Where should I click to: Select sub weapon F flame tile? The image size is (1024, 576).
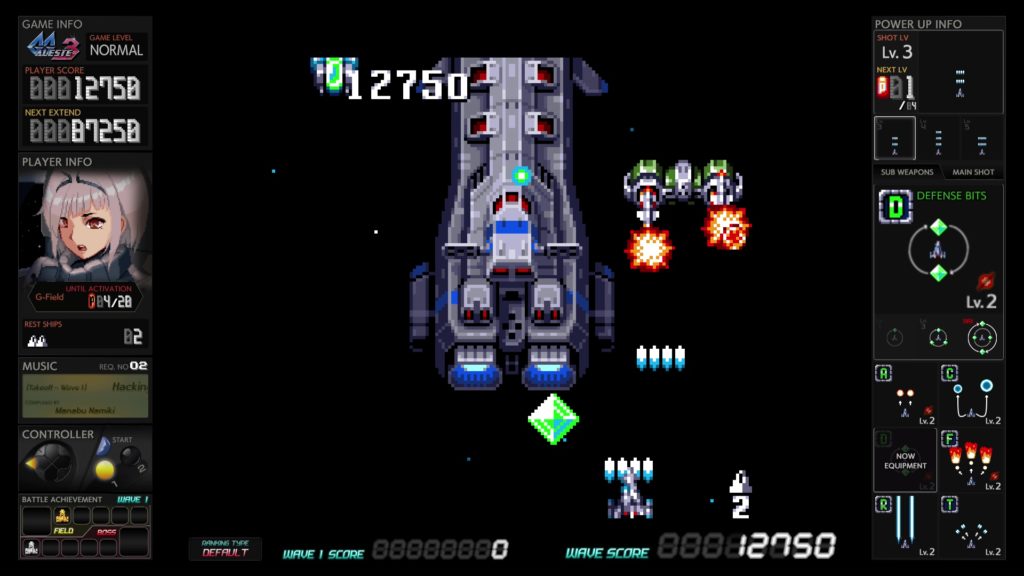(x=971, y=460)
